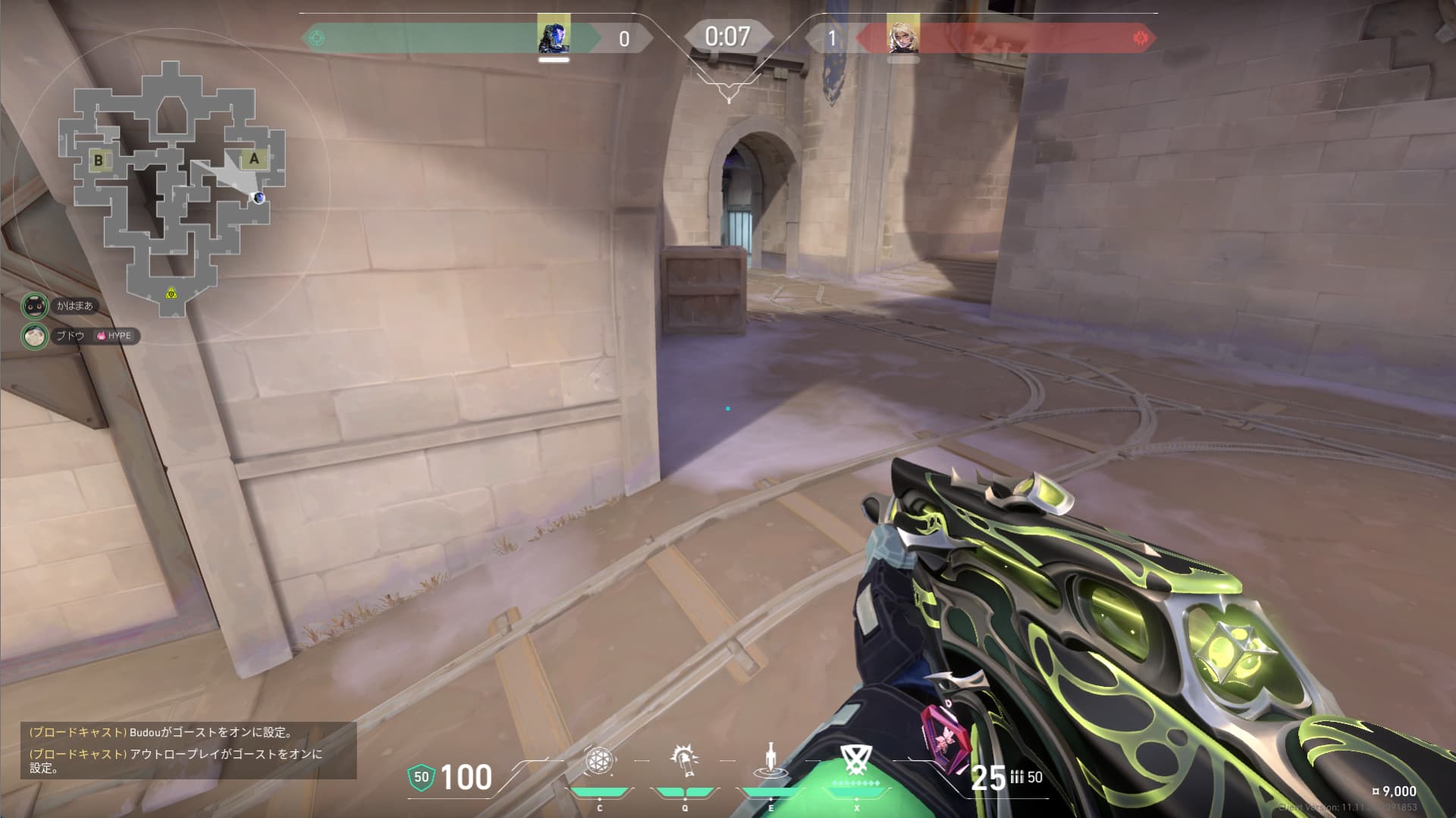The height and width of the screenshot is (818, 1456).
Task: Open the broadcast chat log
Action: 188,750
